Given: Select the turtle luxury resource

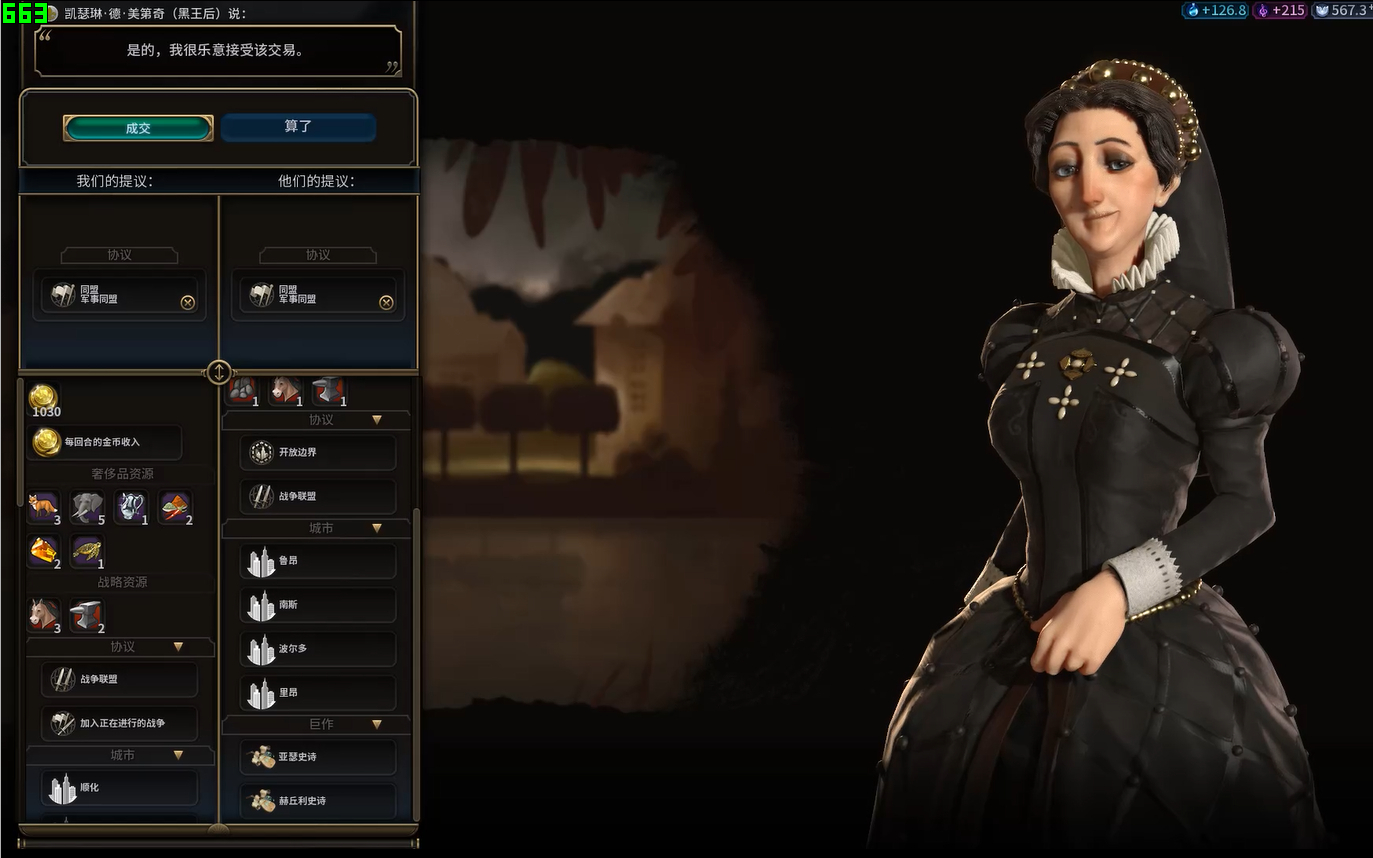Looking at the screenshot, I should pos(87,551).
